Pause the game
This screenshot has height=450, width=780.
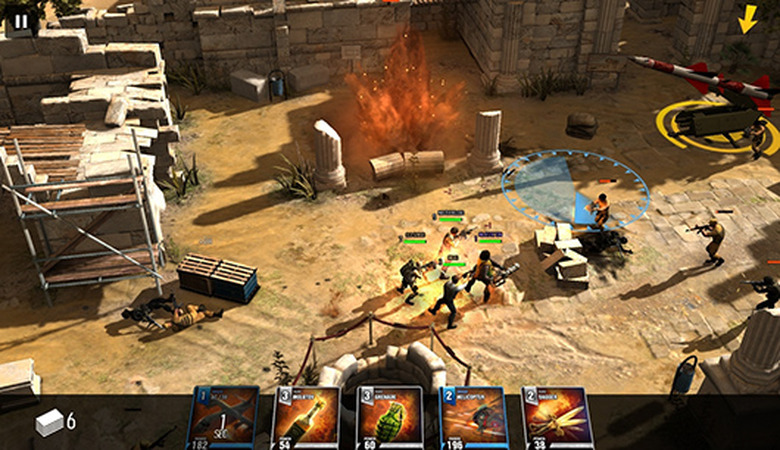pos(21,19)
